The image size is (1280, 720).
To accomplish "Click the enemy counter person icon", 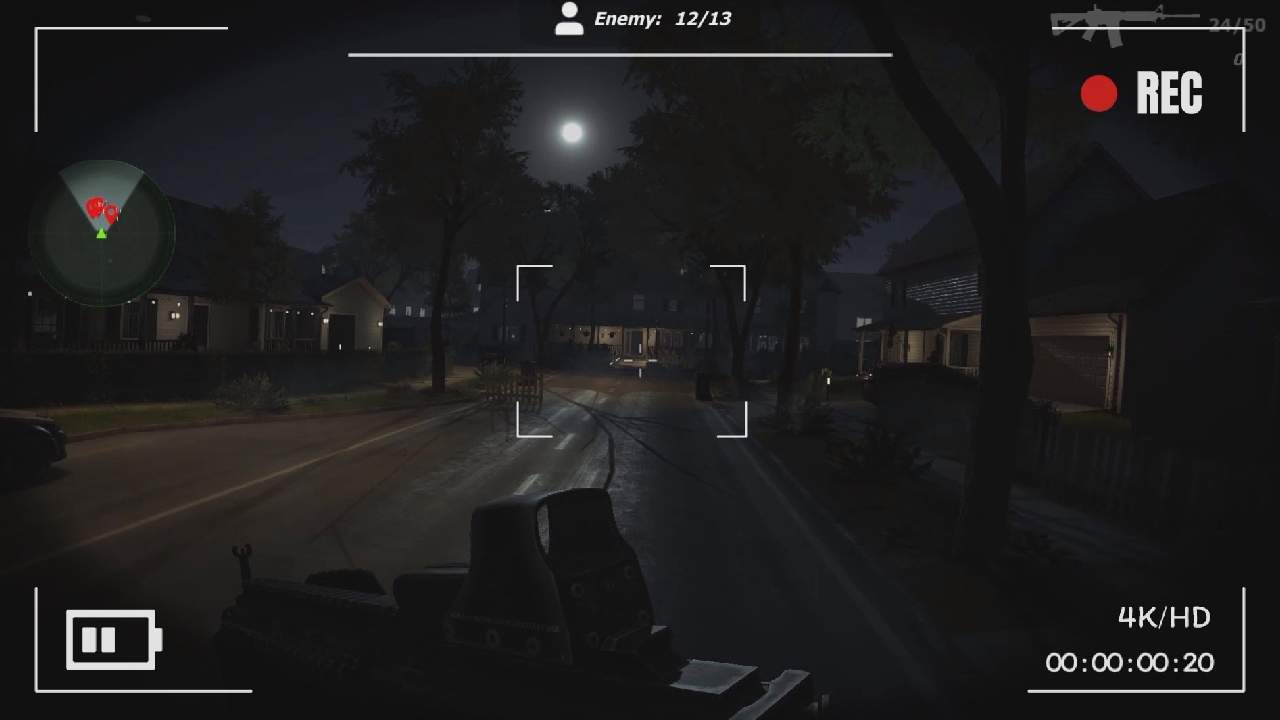I will pos(569,18).
